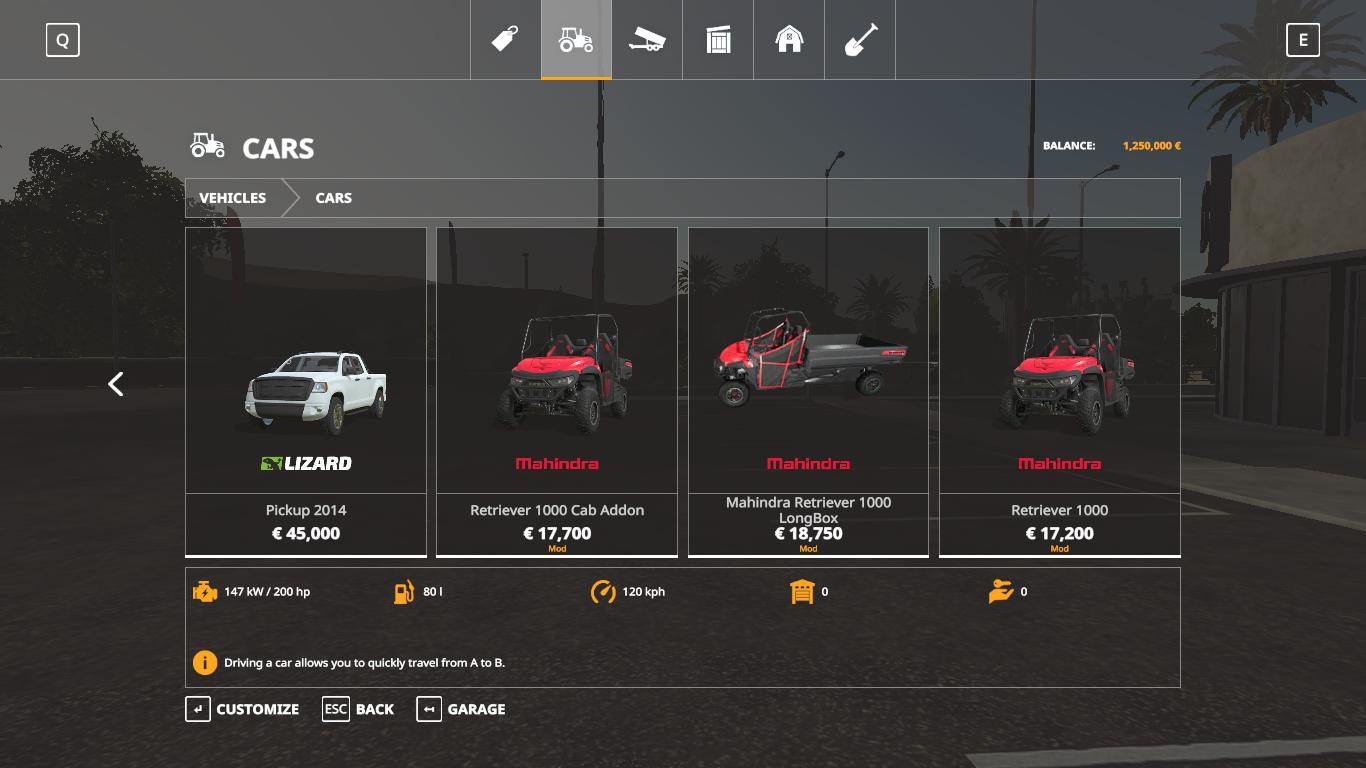Image resolution: width=1366 pixels, height=768 pixels.
Task: Select the crate objects tab
Action: pyautogui.click(x=718, y=40)
